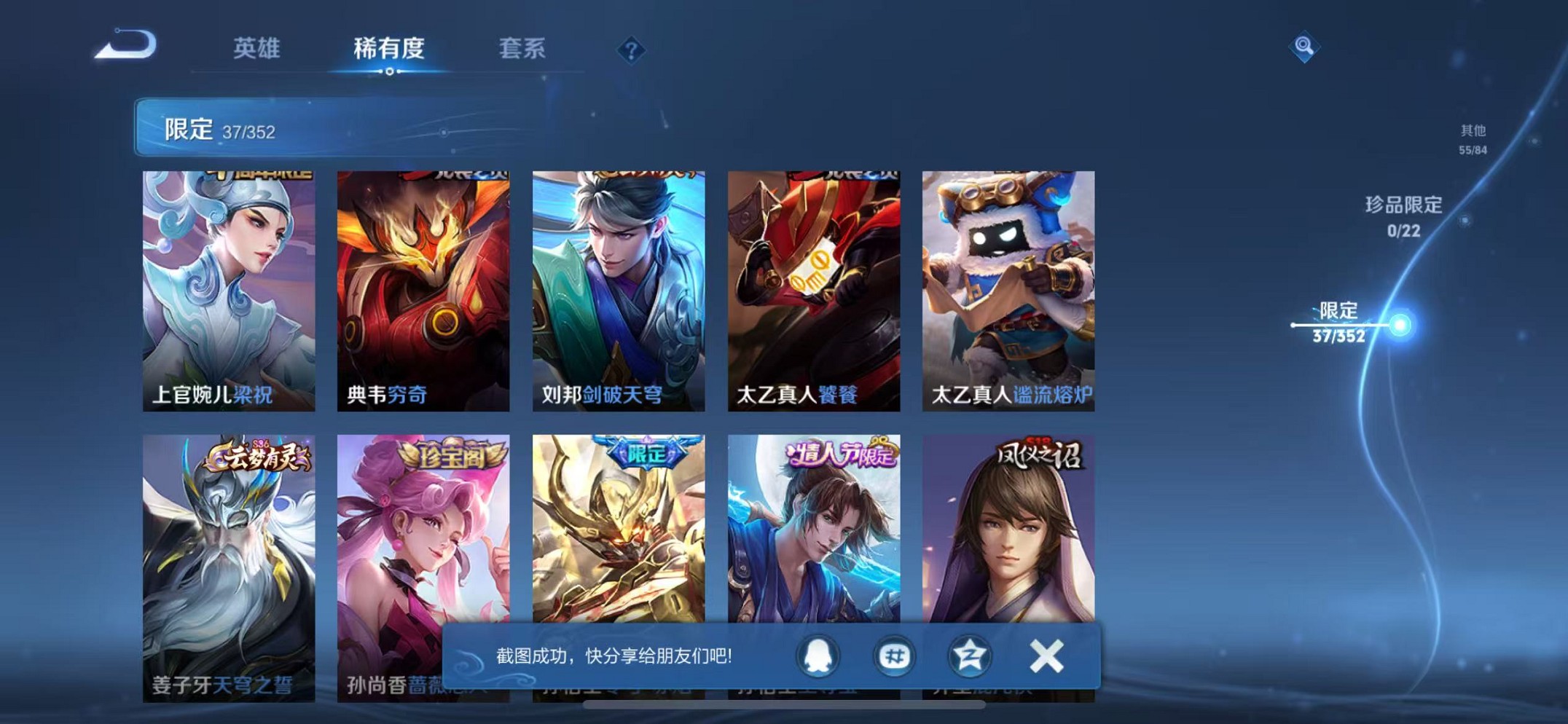The image size is (1568, 724).
Task: Switch to the 套系 tab
Action: (522, 47)
